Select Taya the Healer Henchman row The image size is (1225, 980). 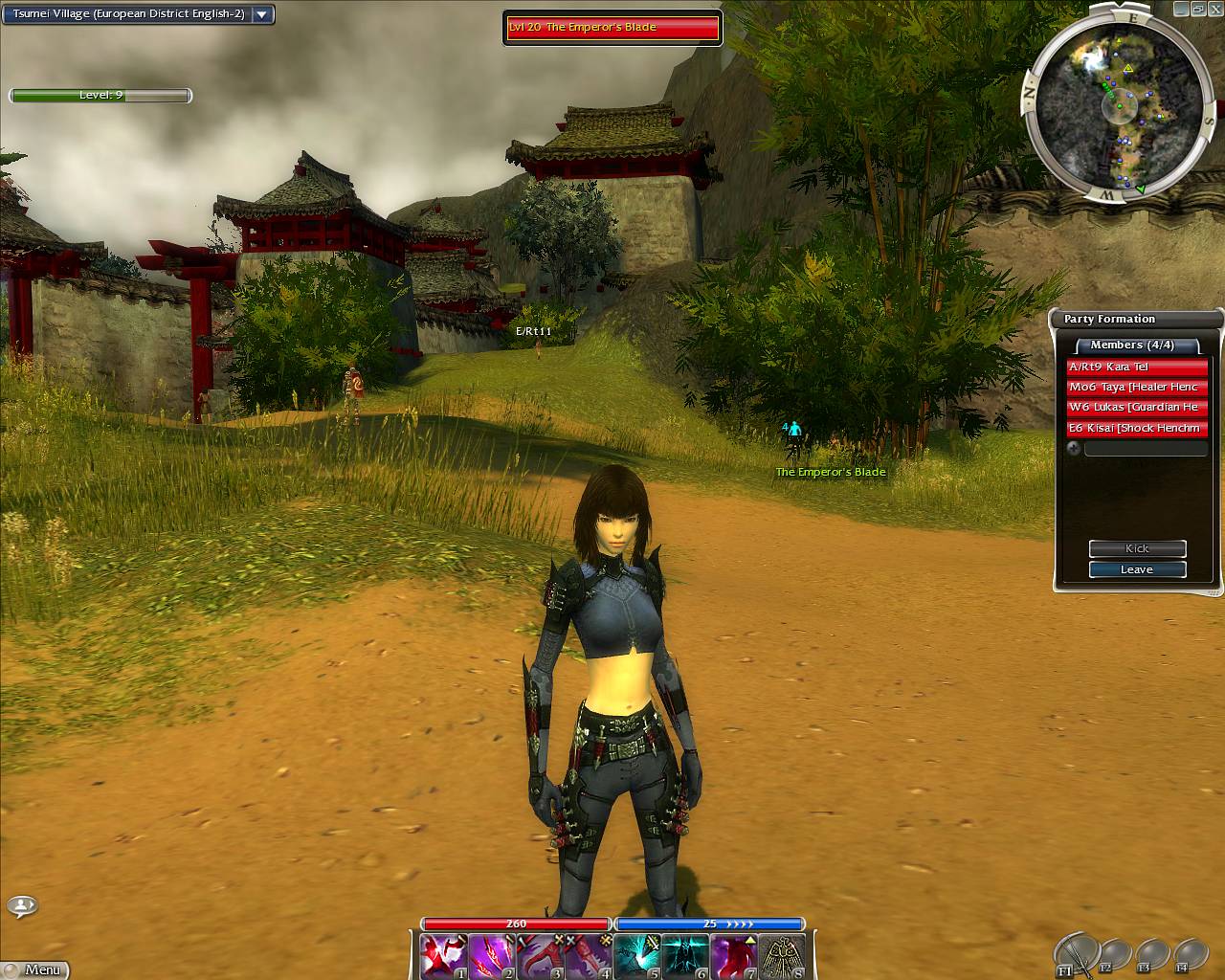1137,388
